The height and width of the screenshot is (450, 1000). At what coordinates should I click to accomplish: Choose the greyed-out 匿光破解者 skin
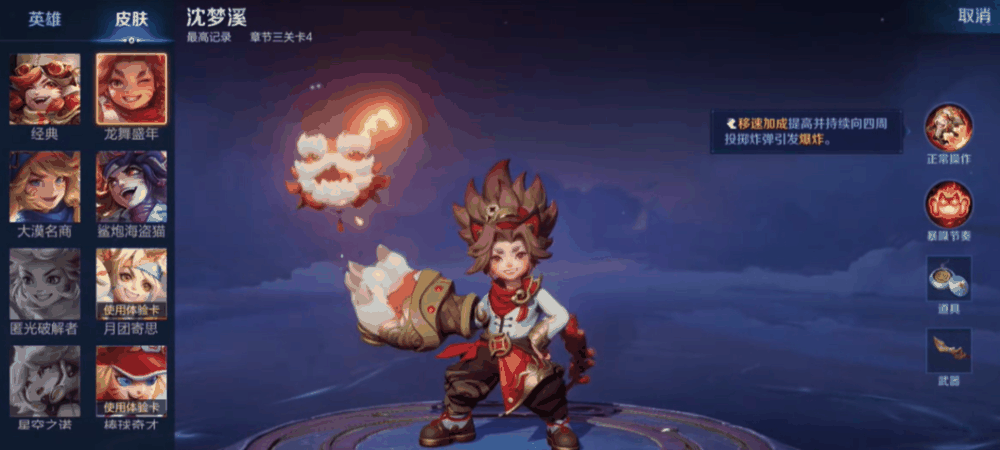(45, 283)
